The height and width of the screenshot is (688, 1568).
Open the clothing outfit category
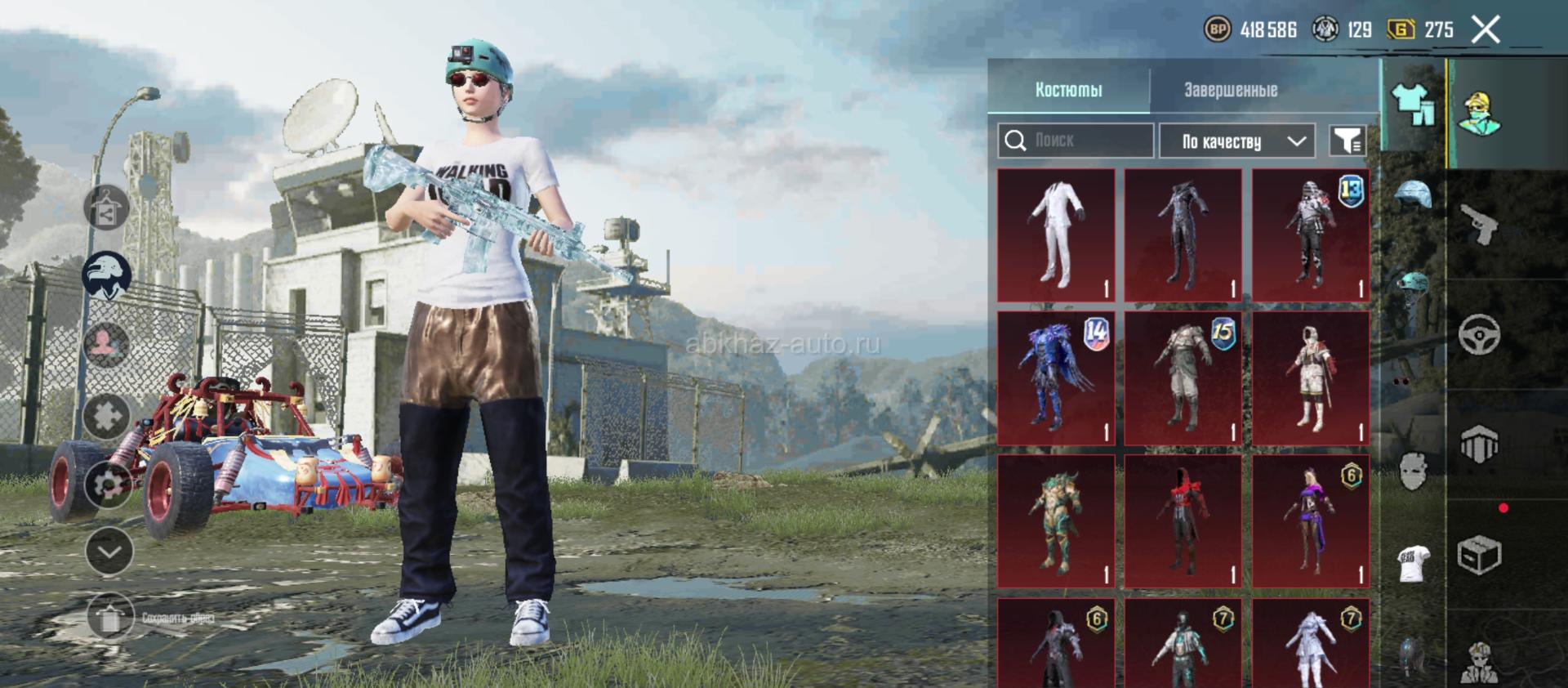[x=1413, y=106]
